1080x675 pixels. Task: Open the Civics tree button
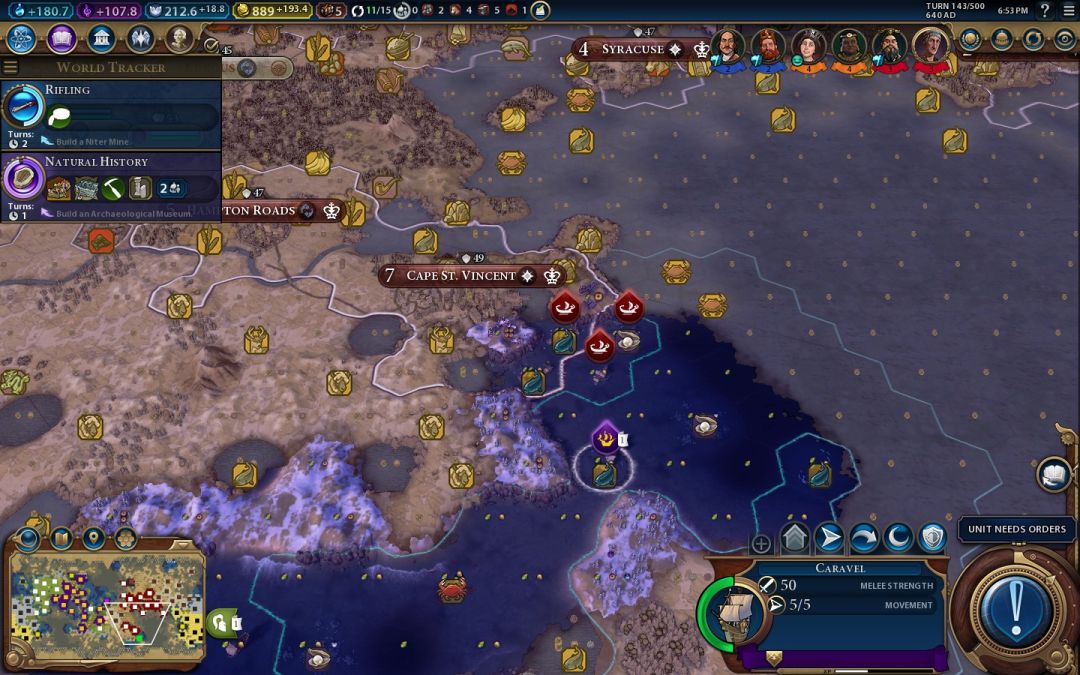[x=61, y=39]
